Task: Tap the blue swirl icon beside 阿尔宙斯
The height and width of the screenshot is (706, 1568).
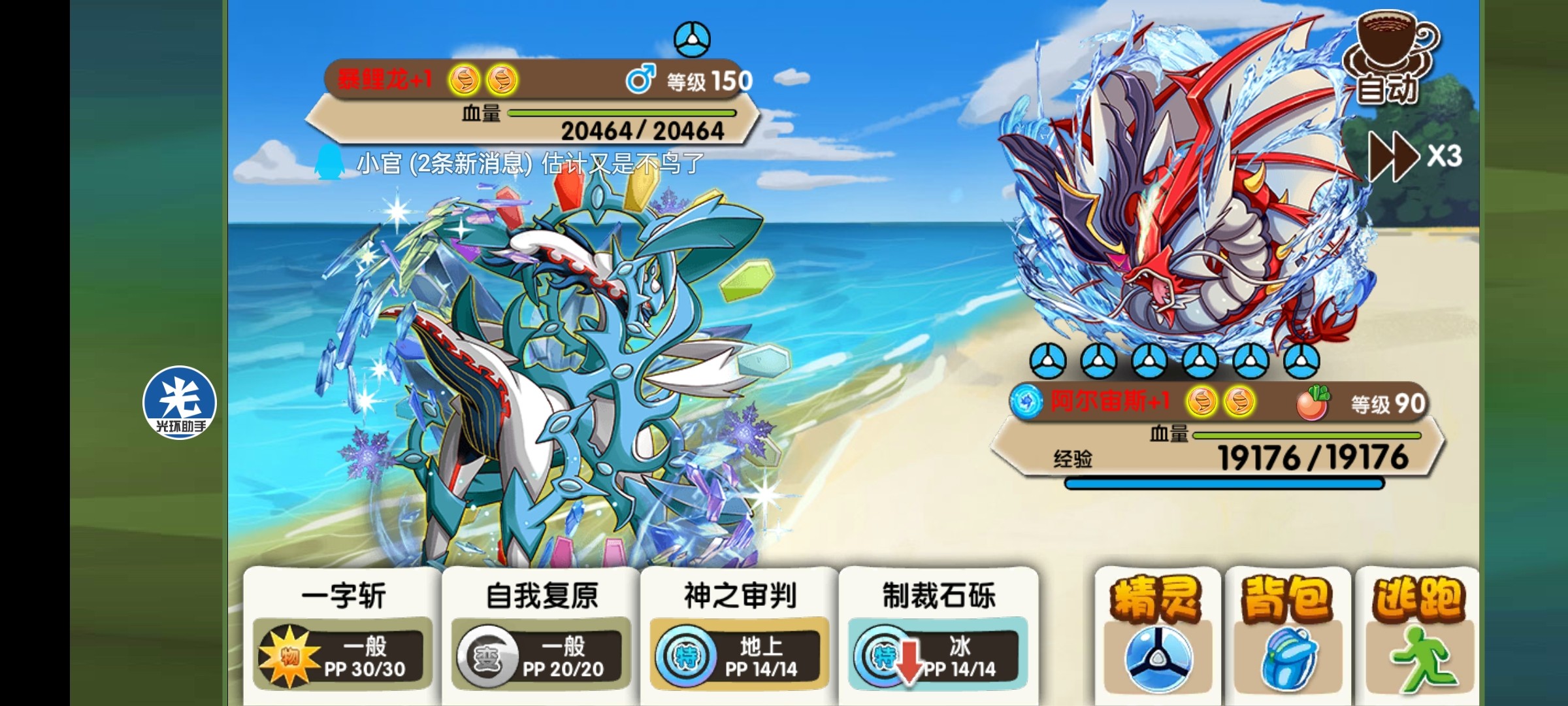Action: 1026,401
